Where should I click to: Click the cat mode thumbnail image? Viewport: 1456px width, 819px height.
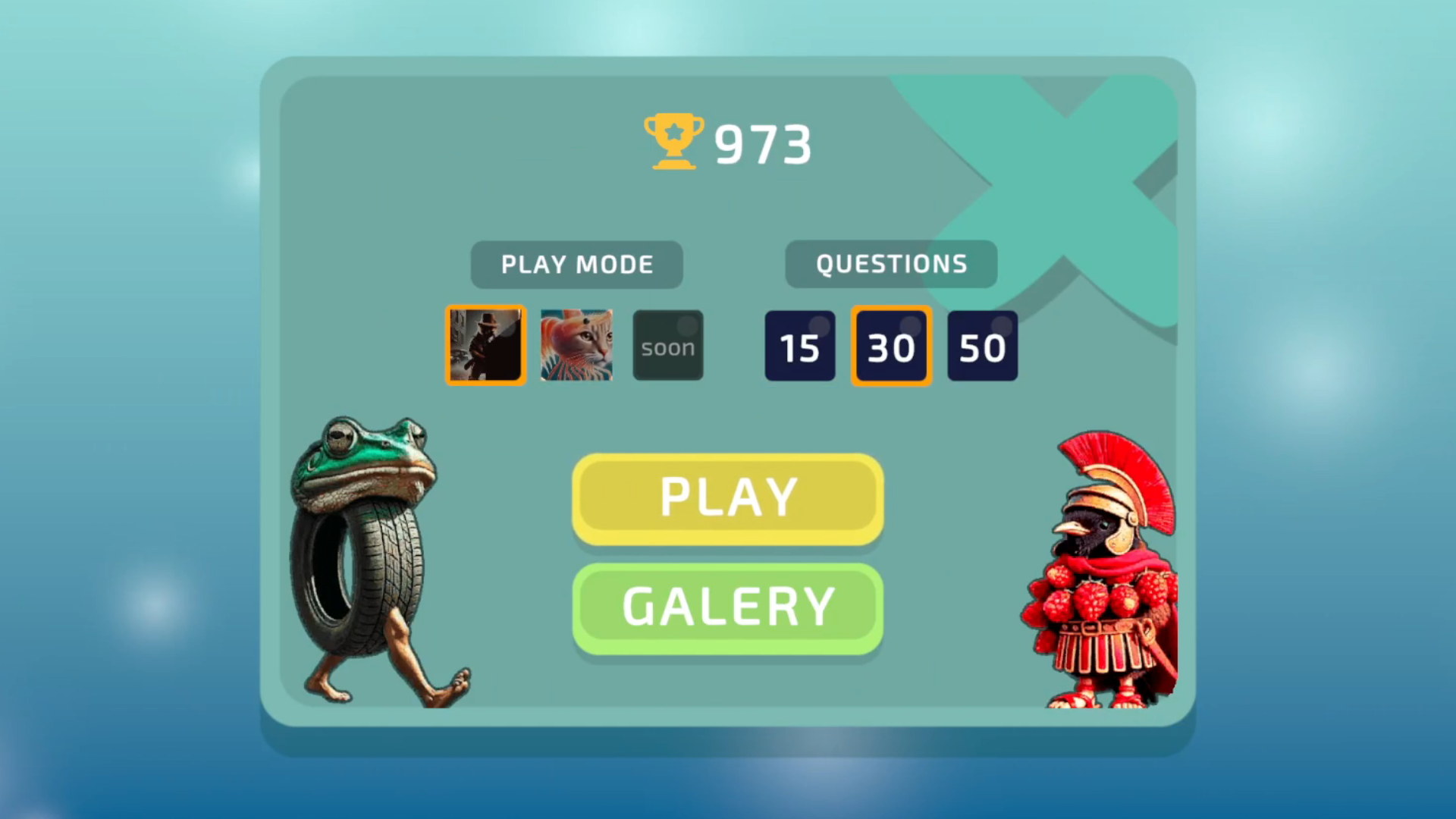tap(576, 345)
